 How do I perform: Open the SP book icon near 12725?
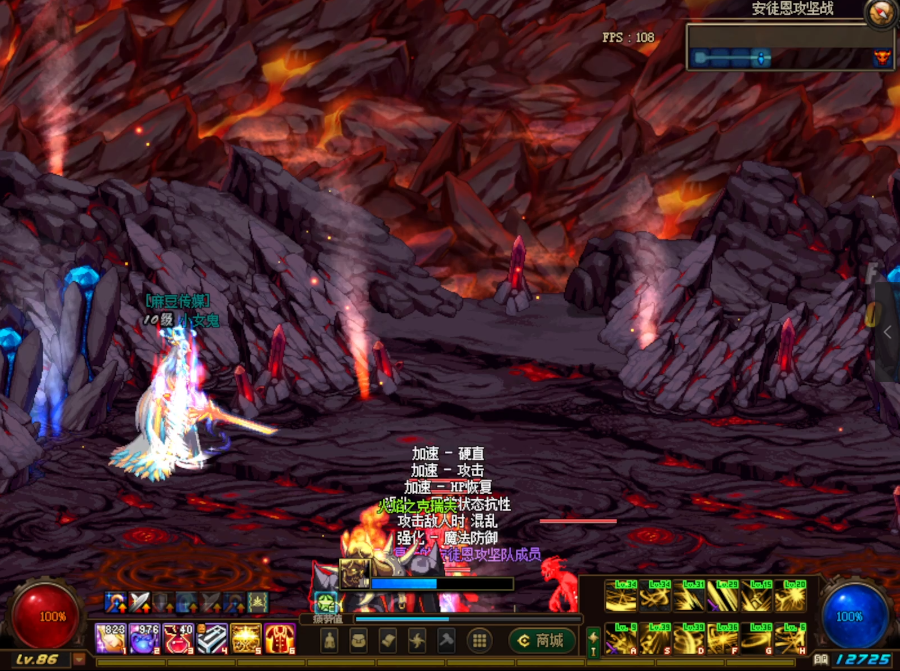820,660
